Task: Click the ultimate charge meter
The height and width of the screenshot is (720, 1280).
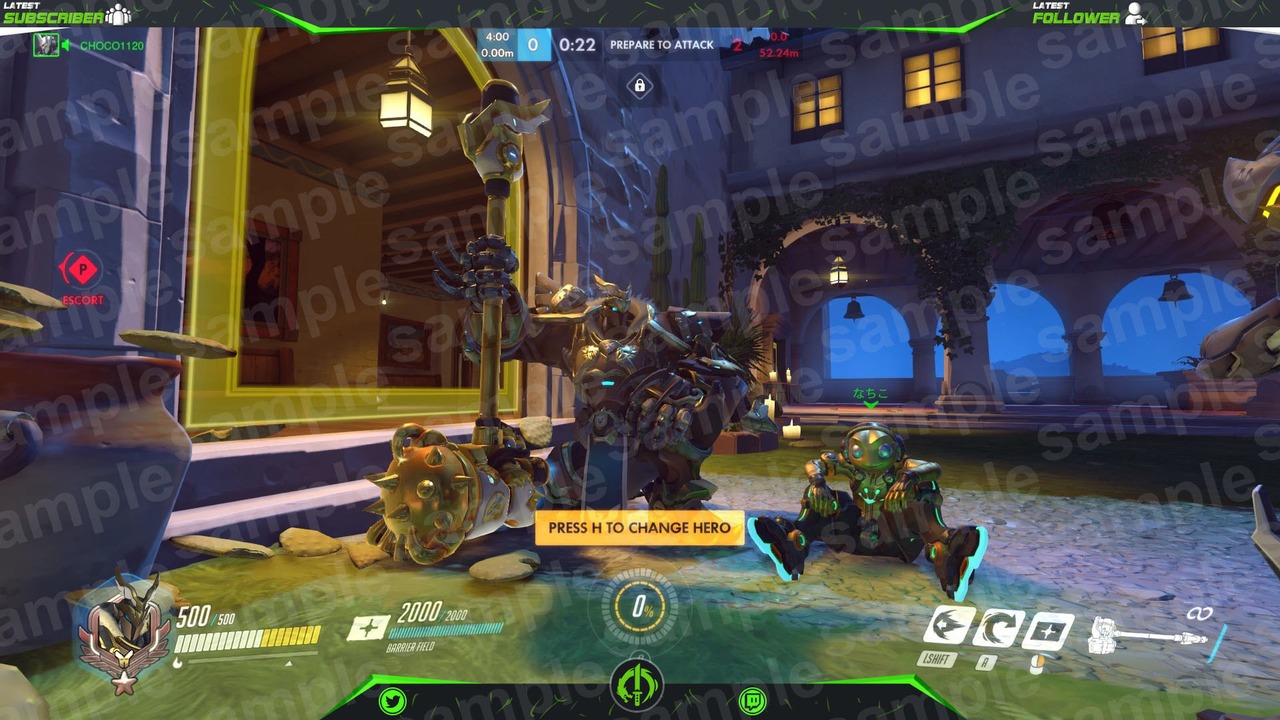Action: 639,607
